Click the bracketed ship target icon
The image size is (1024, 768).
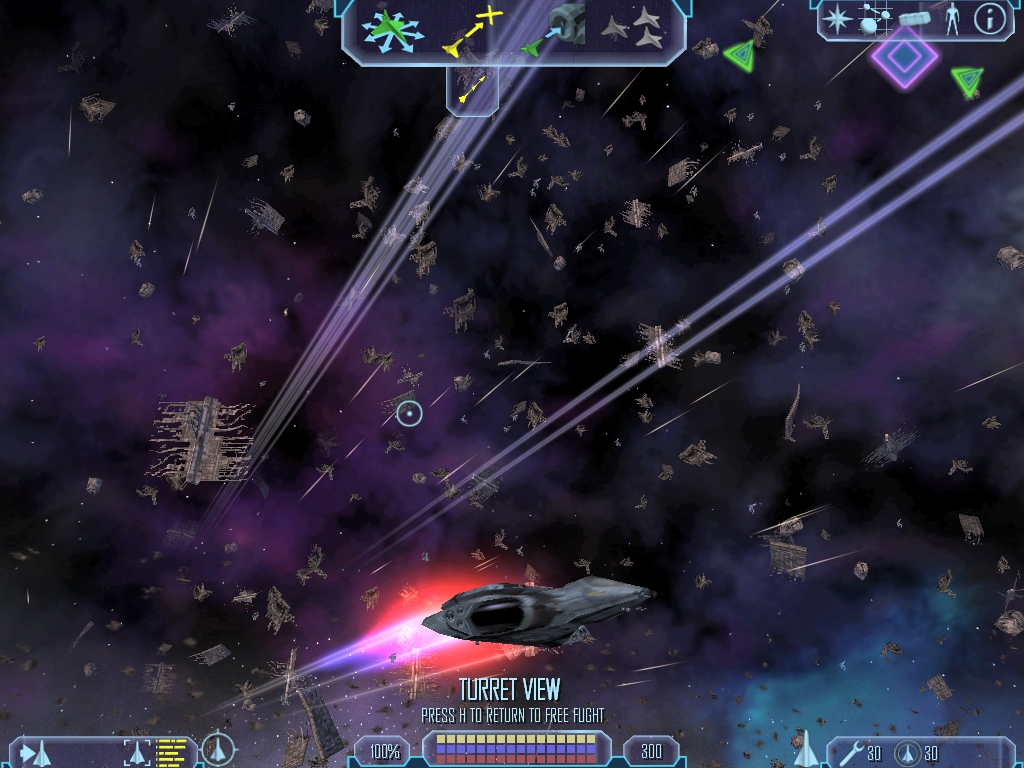pyautogui.click(x=137, y=751)
